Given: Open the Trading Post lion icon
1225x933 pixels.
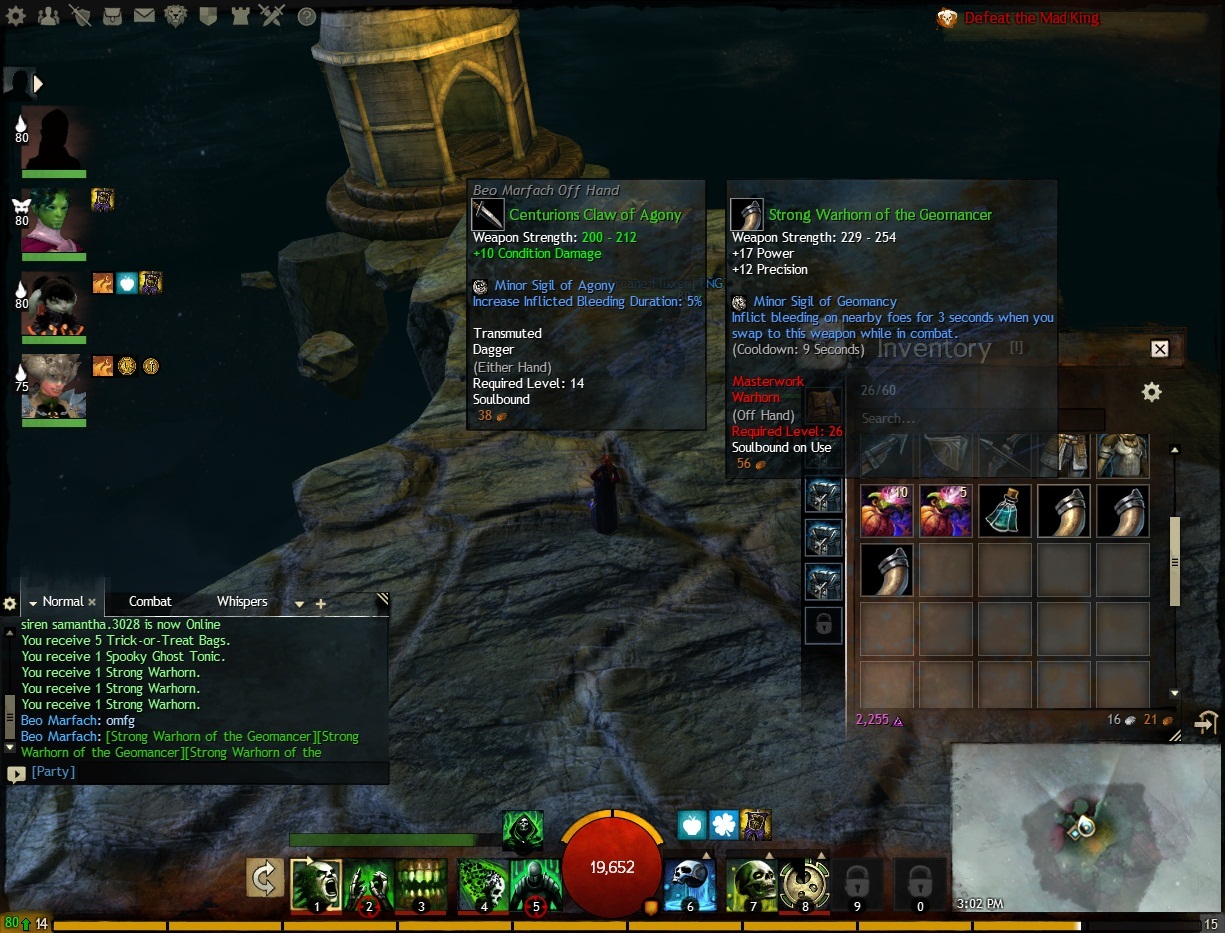Looking at the screenshot, I should click(176, 16).
